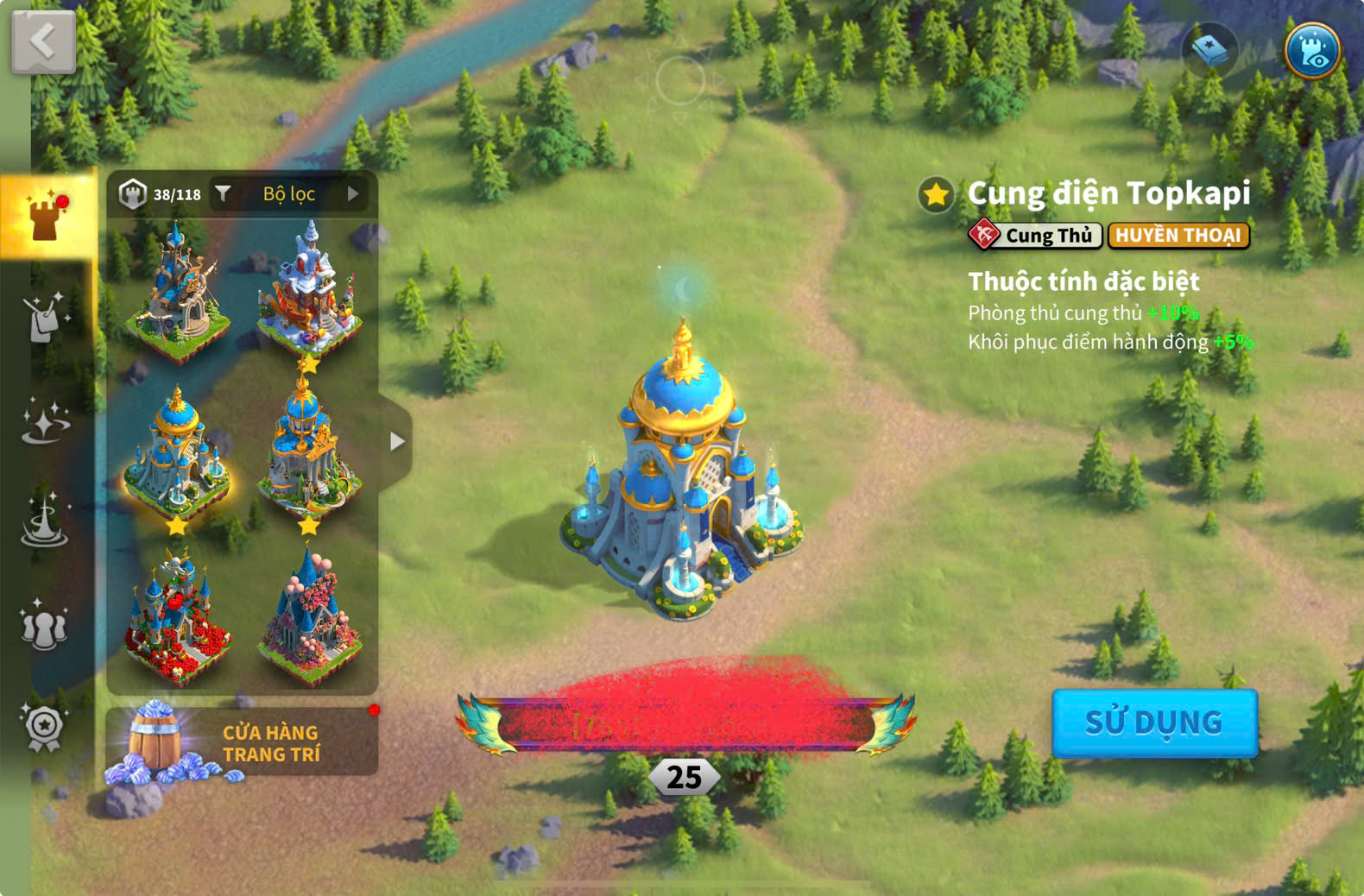
Task: Select the highlighted Topkapi palace thumbnail
Action: [177, 453]
